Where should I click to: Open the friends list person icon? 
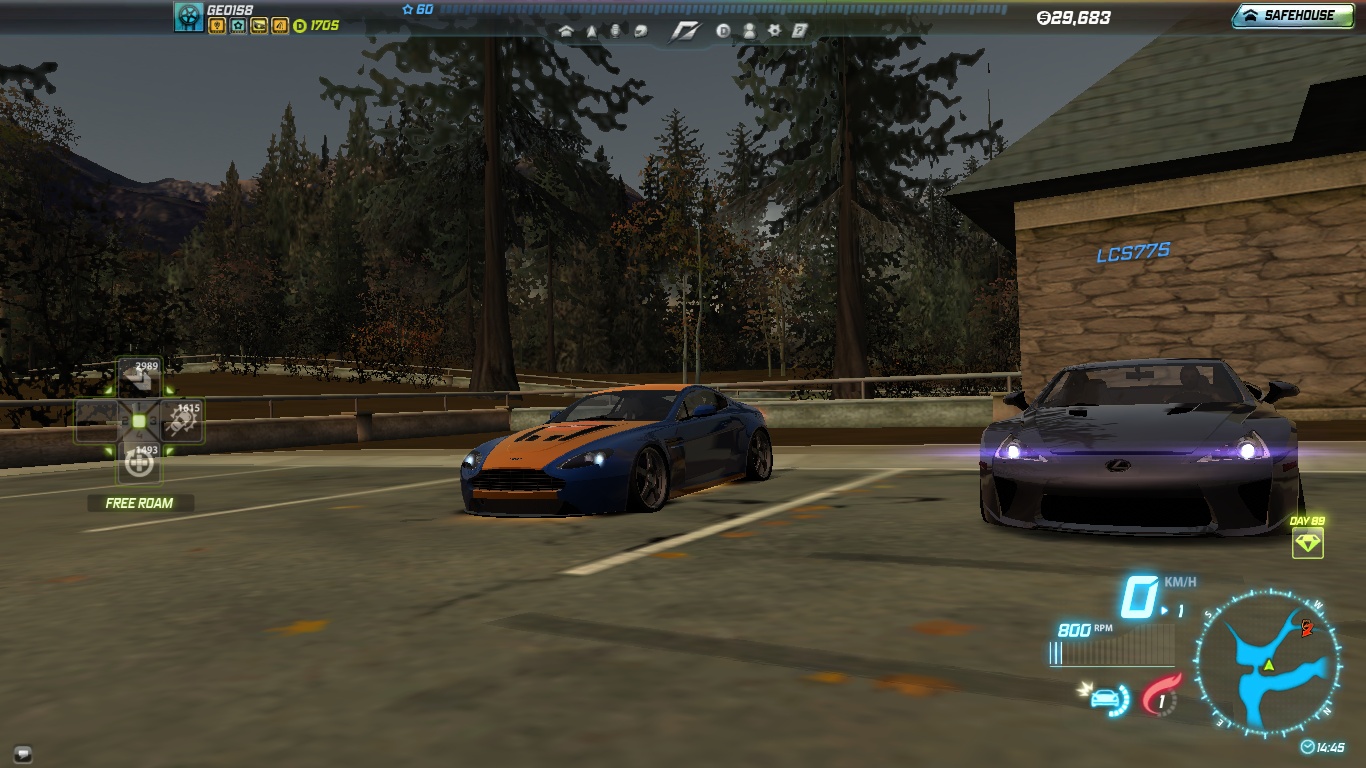[750, 31]
